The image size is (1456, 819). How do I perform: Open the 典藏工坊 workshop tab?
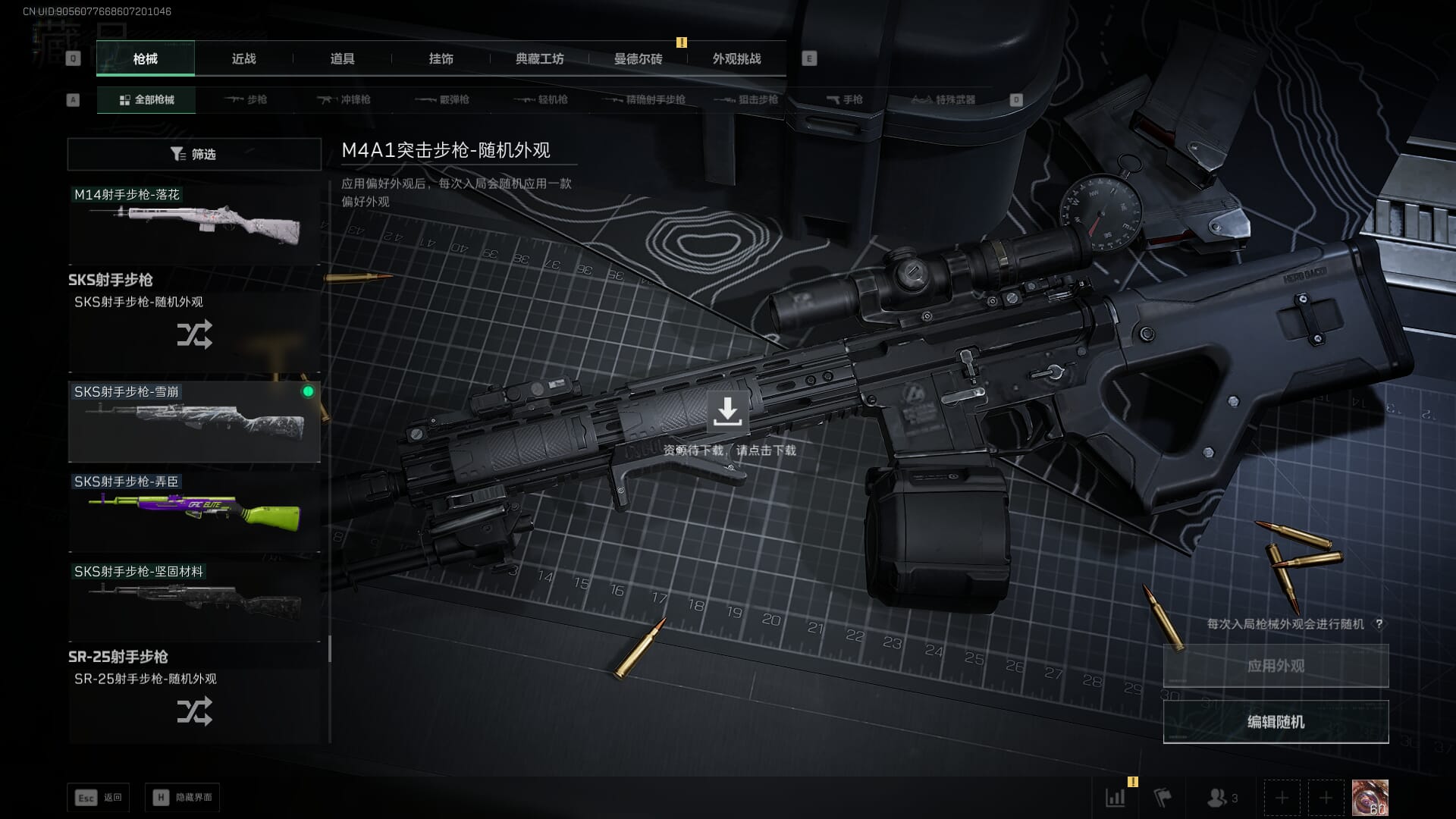(x=539, y=59)
